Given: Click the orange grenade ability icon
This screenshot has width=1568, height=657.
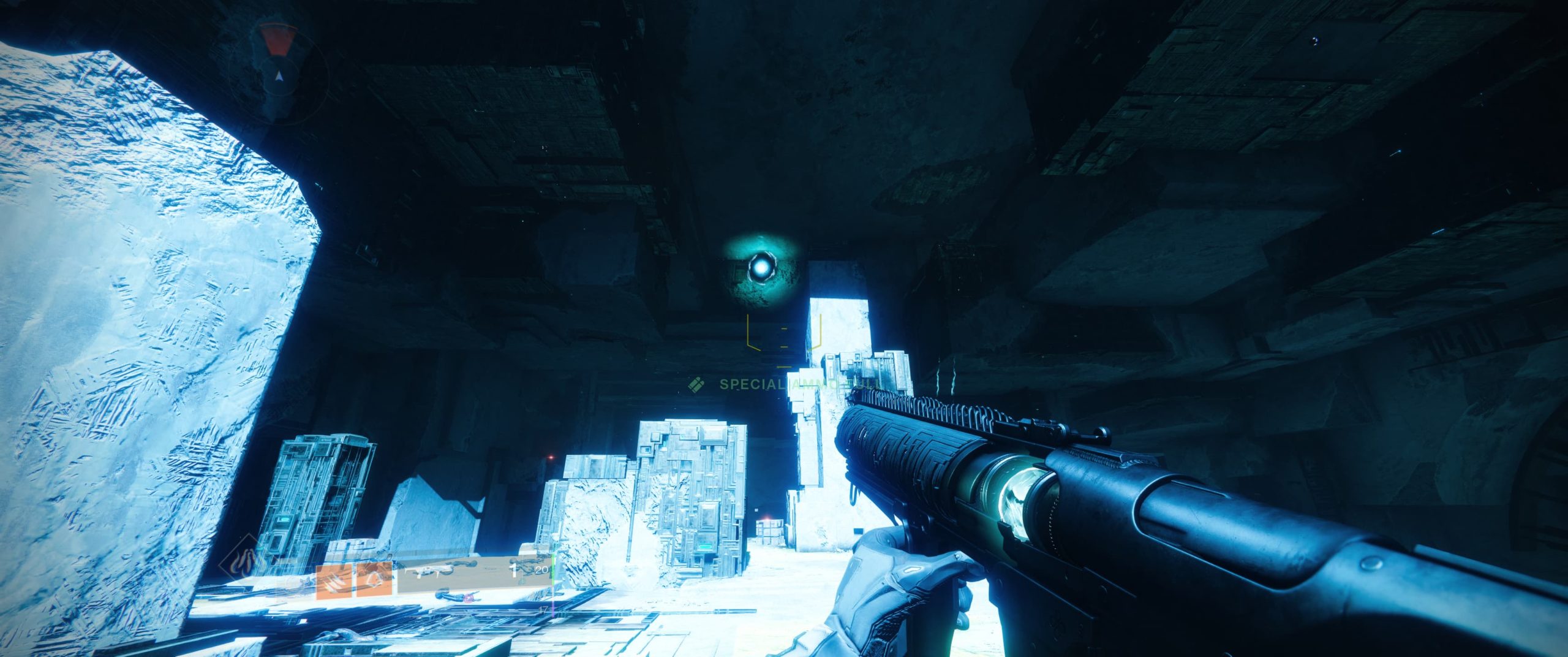Looking at the screenshot, I should click(375, 582).
